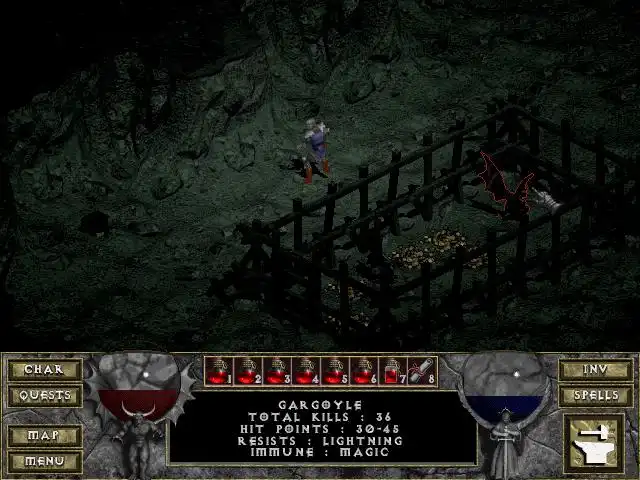Open the INV inventory panel

click(595, 370)
